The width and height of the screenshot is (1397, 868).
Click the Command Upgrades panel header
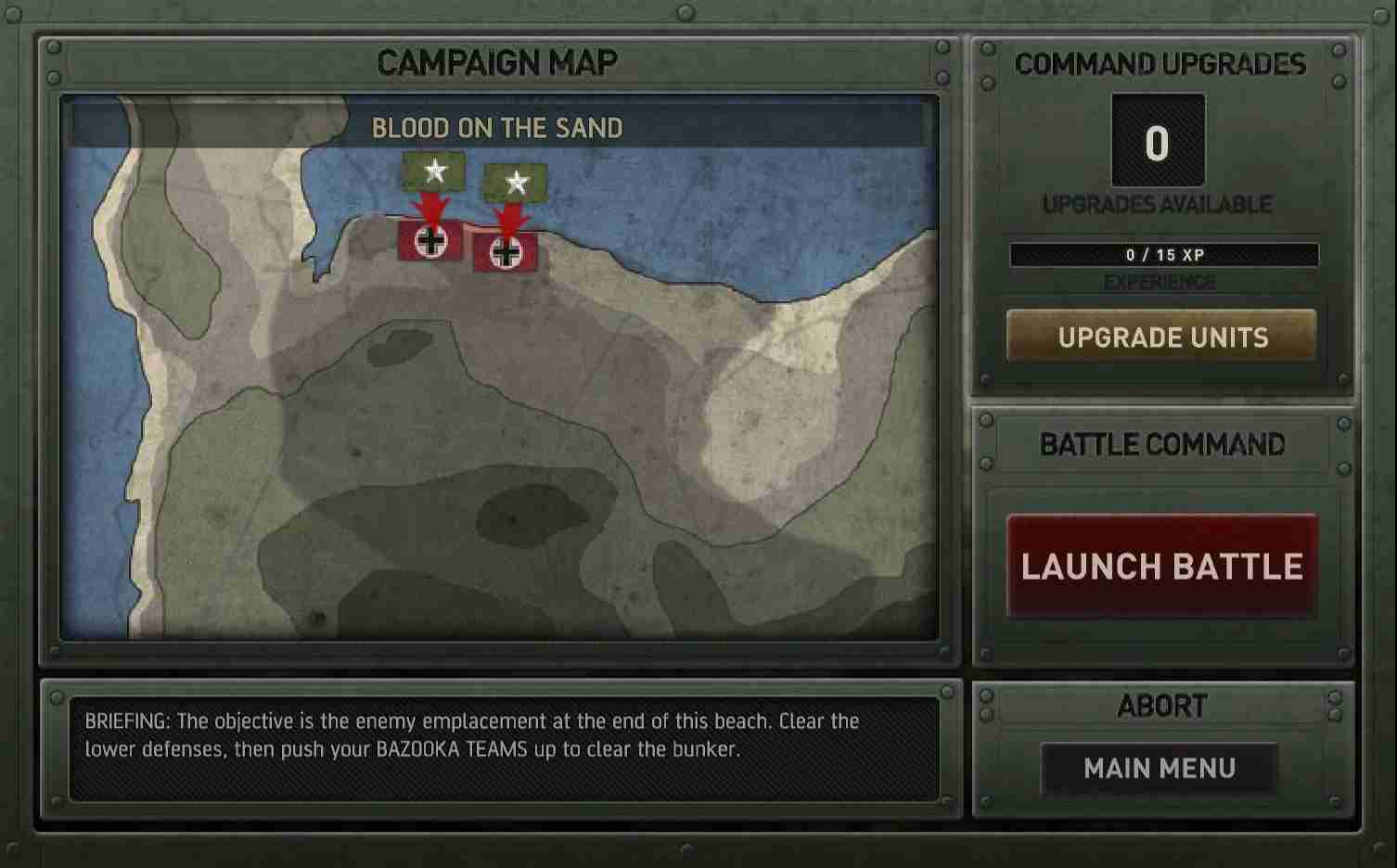coord(1160,63)
